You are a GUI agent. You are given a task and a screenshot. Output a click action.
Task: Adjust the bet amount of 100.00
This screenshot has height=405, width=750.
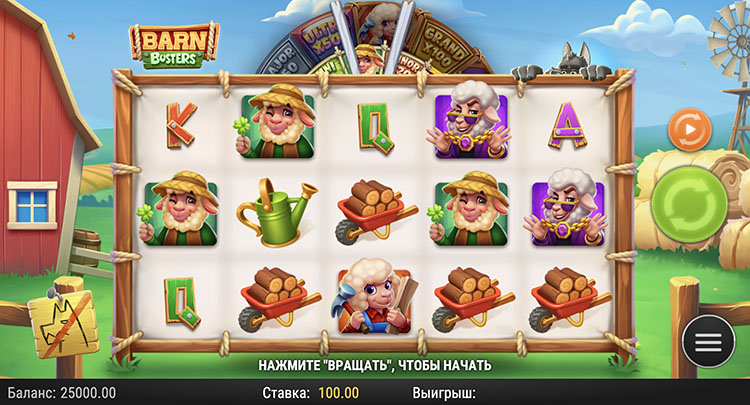[341, 393]
